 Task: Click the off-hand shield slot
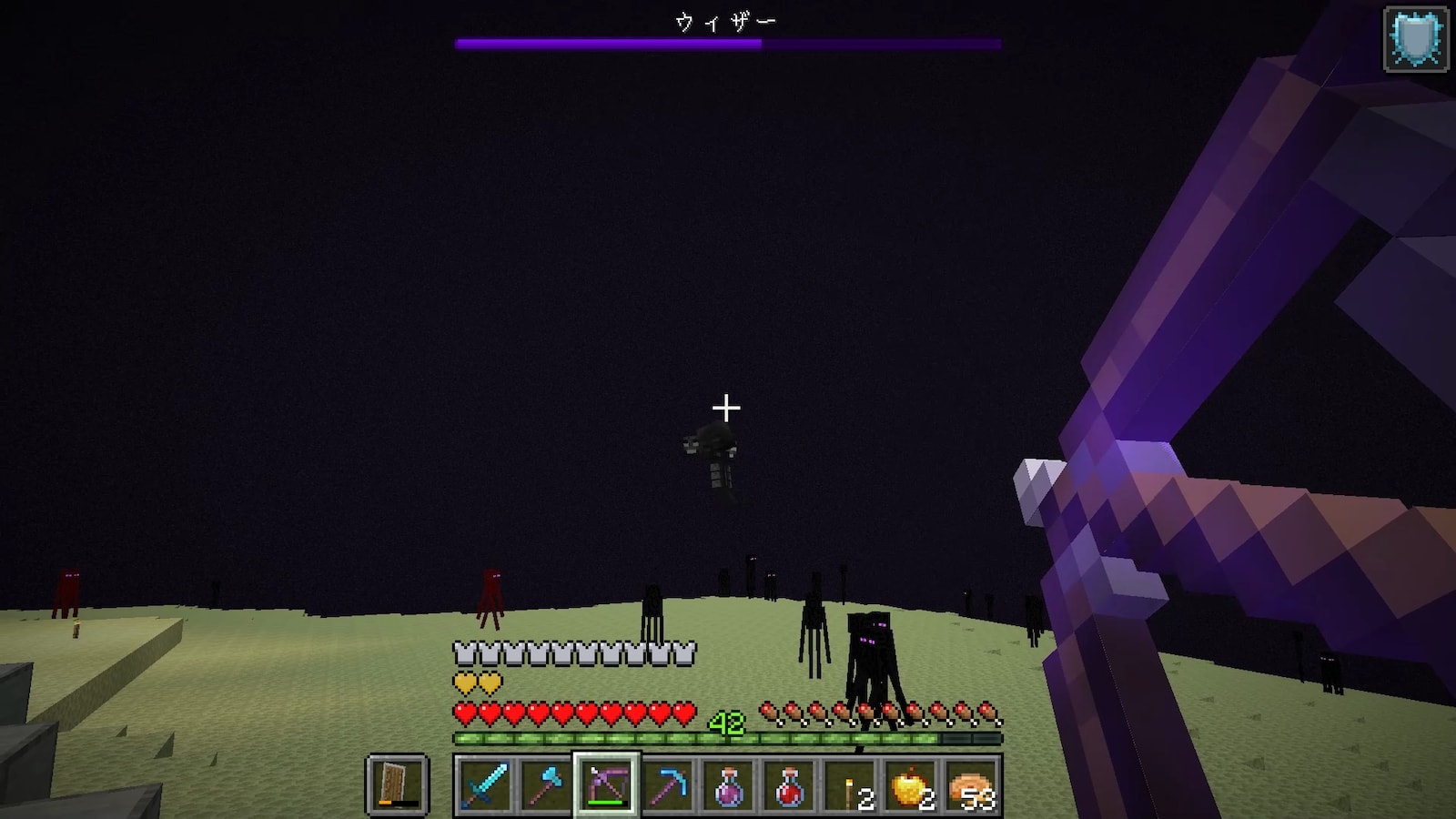coord(397,784)
